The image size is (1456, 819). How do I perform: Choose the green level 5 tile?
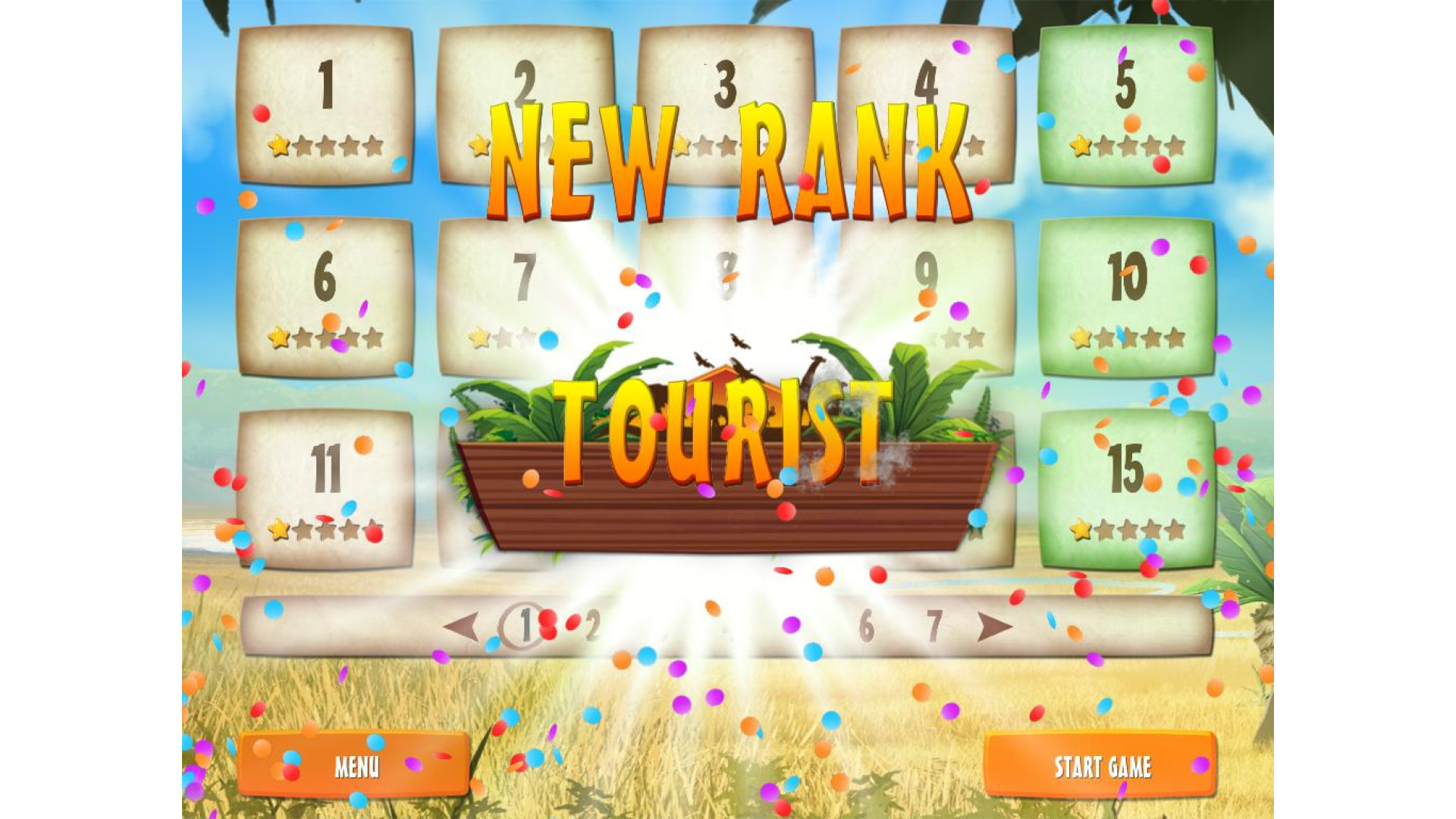(1127, 105)
